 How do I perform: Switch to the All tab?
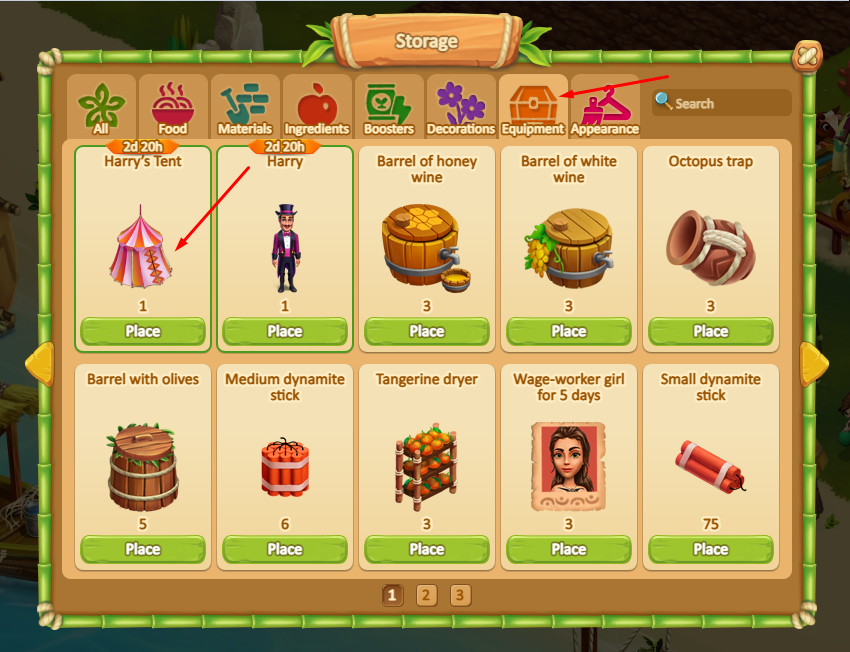click(x=101, y=107)
